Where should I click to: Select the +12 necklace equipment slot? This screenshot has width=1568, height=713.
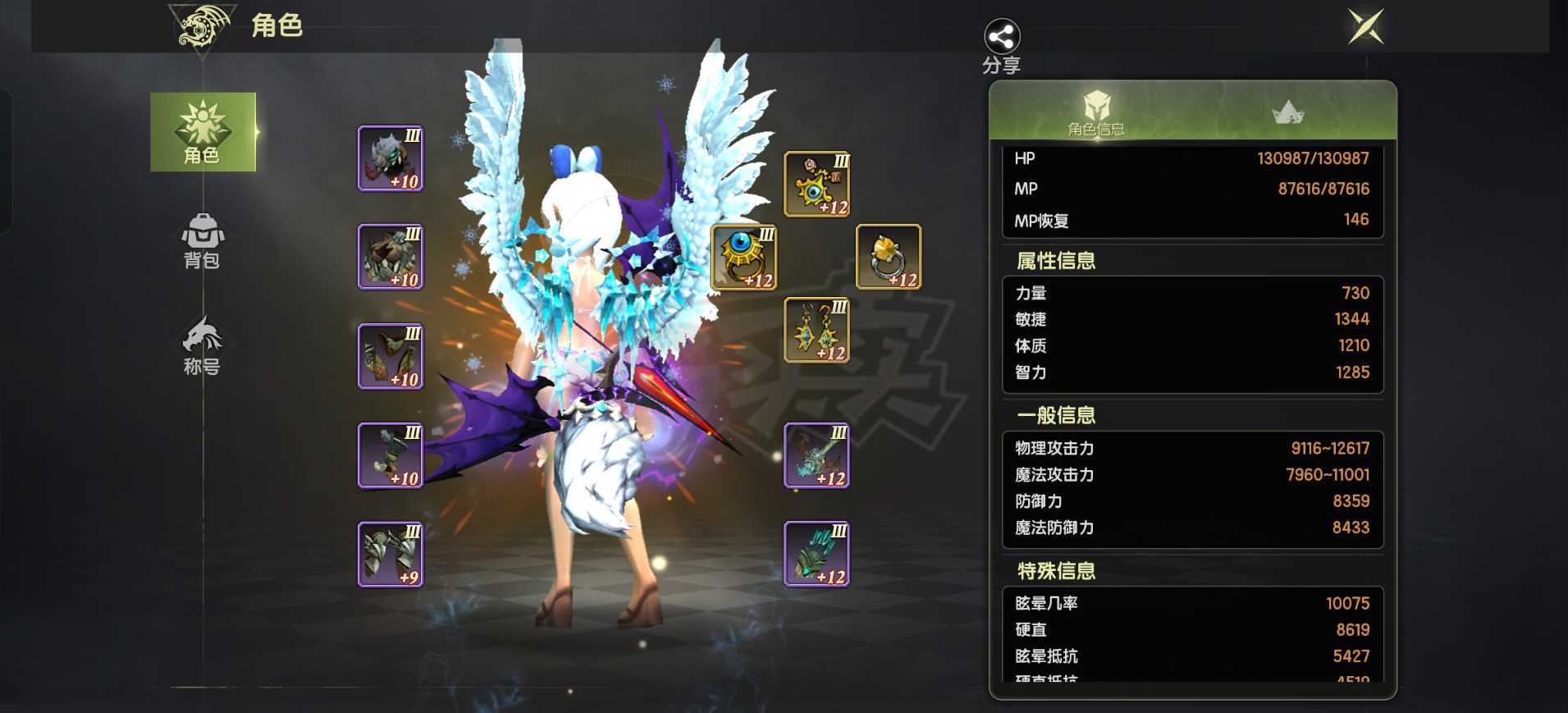click(816, 185)
